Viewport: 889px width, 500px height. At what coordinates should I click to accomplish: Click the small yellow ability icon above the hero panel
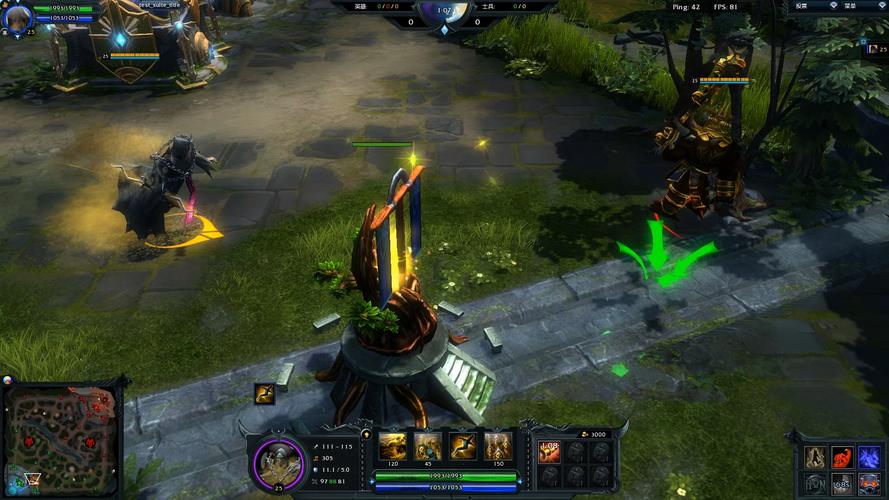(x=264, y=392)
